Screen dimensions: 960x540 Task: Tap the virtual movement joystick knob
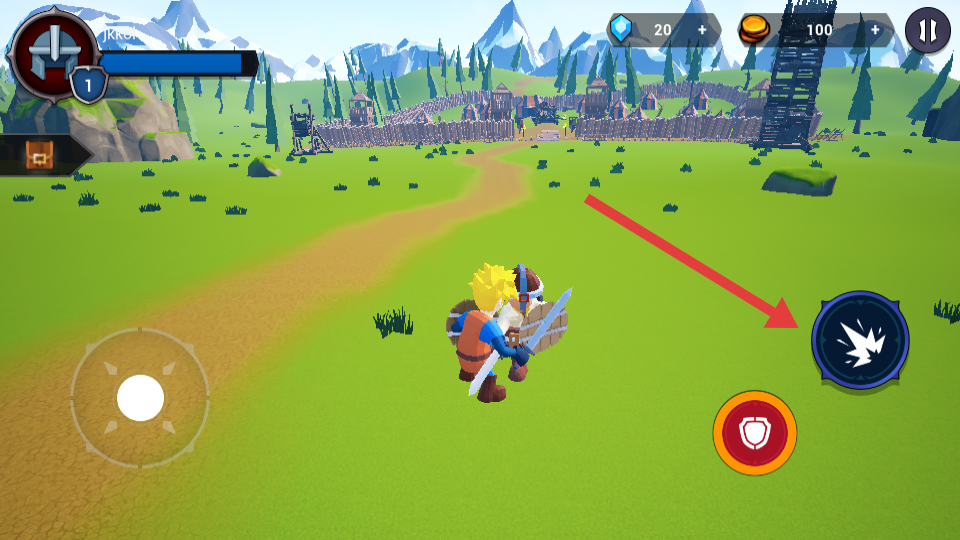(x=140, y=398)
